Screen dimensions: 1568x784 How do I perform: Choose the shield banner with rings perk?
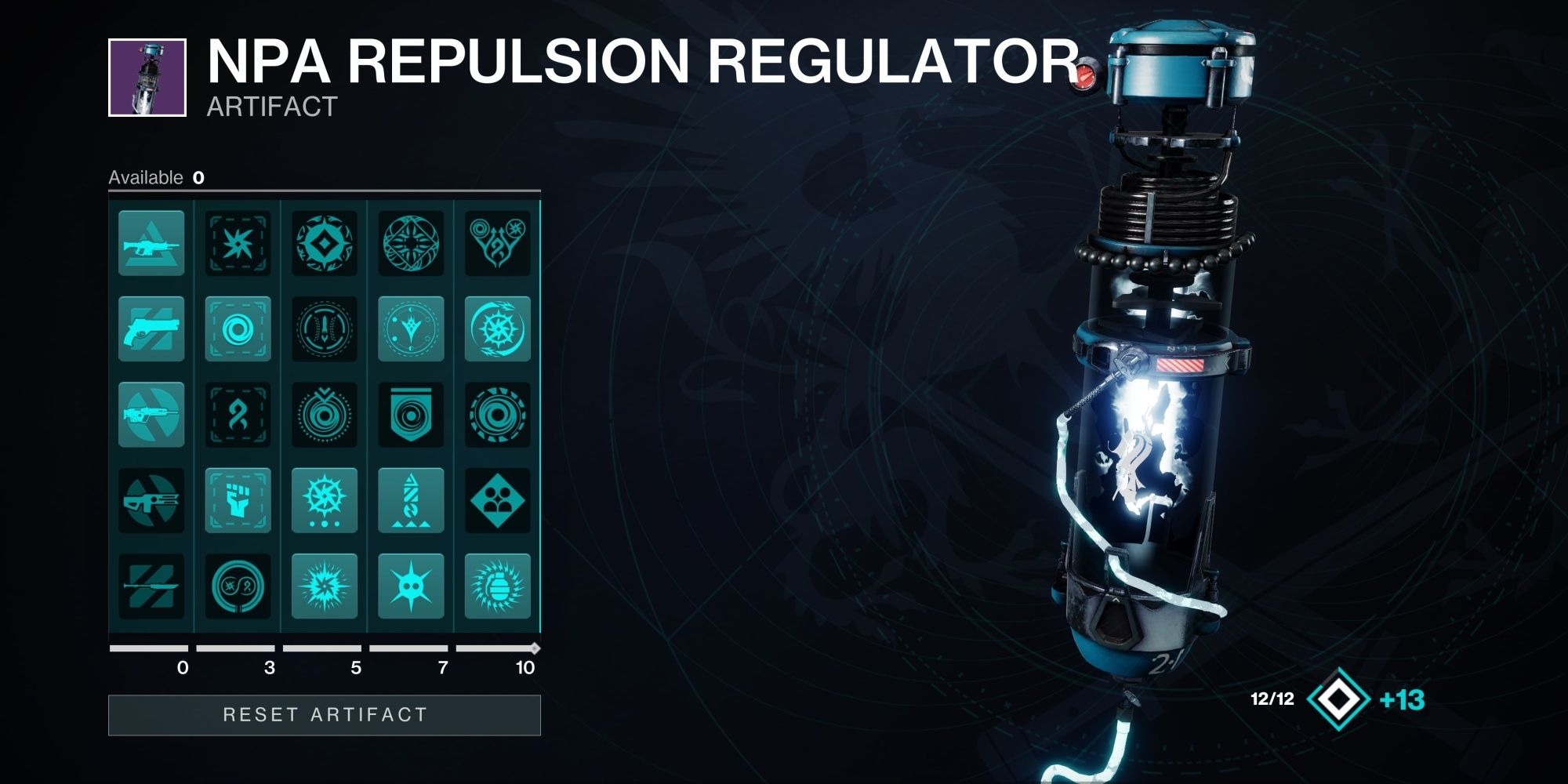tap(411, 415)
